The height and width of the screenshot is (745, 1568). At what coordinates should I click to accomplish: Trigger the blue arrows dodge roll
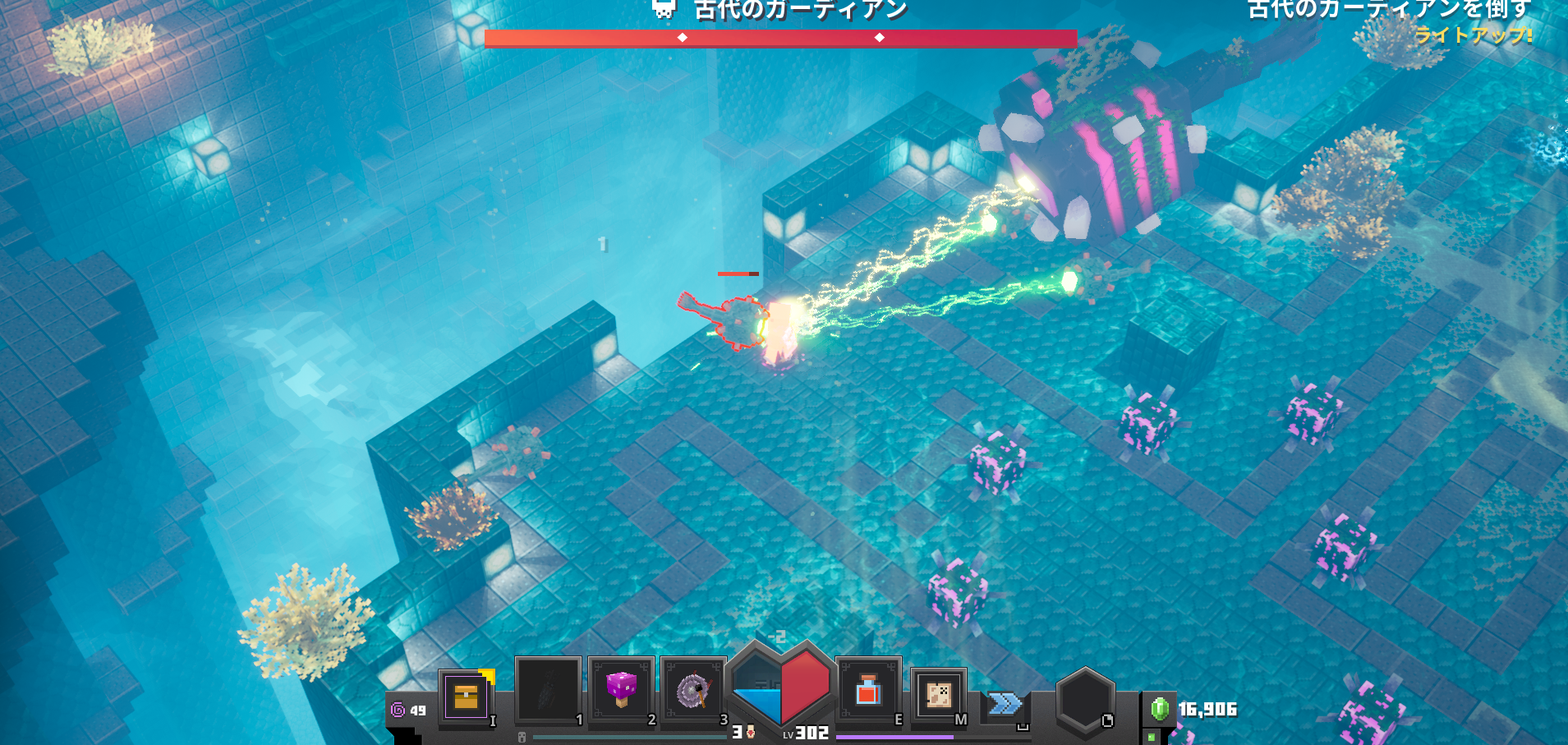tap(1005, 704)
